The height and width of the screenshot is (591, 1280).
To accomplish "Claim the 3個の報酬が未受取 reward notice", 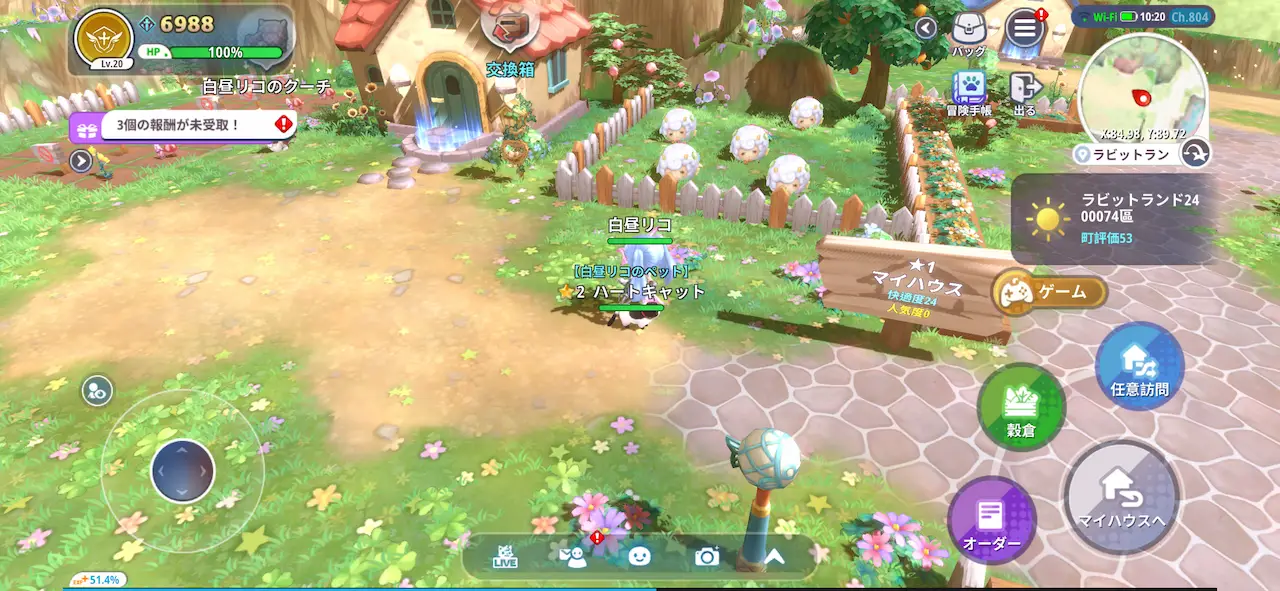I will [x=182, y=125].
